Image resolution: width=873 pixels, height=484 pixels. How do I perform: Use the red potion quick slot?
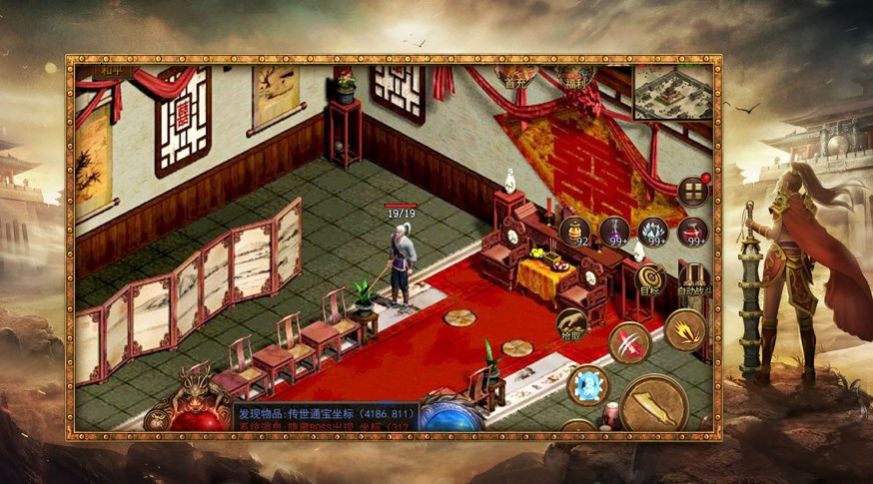(692, 231)
